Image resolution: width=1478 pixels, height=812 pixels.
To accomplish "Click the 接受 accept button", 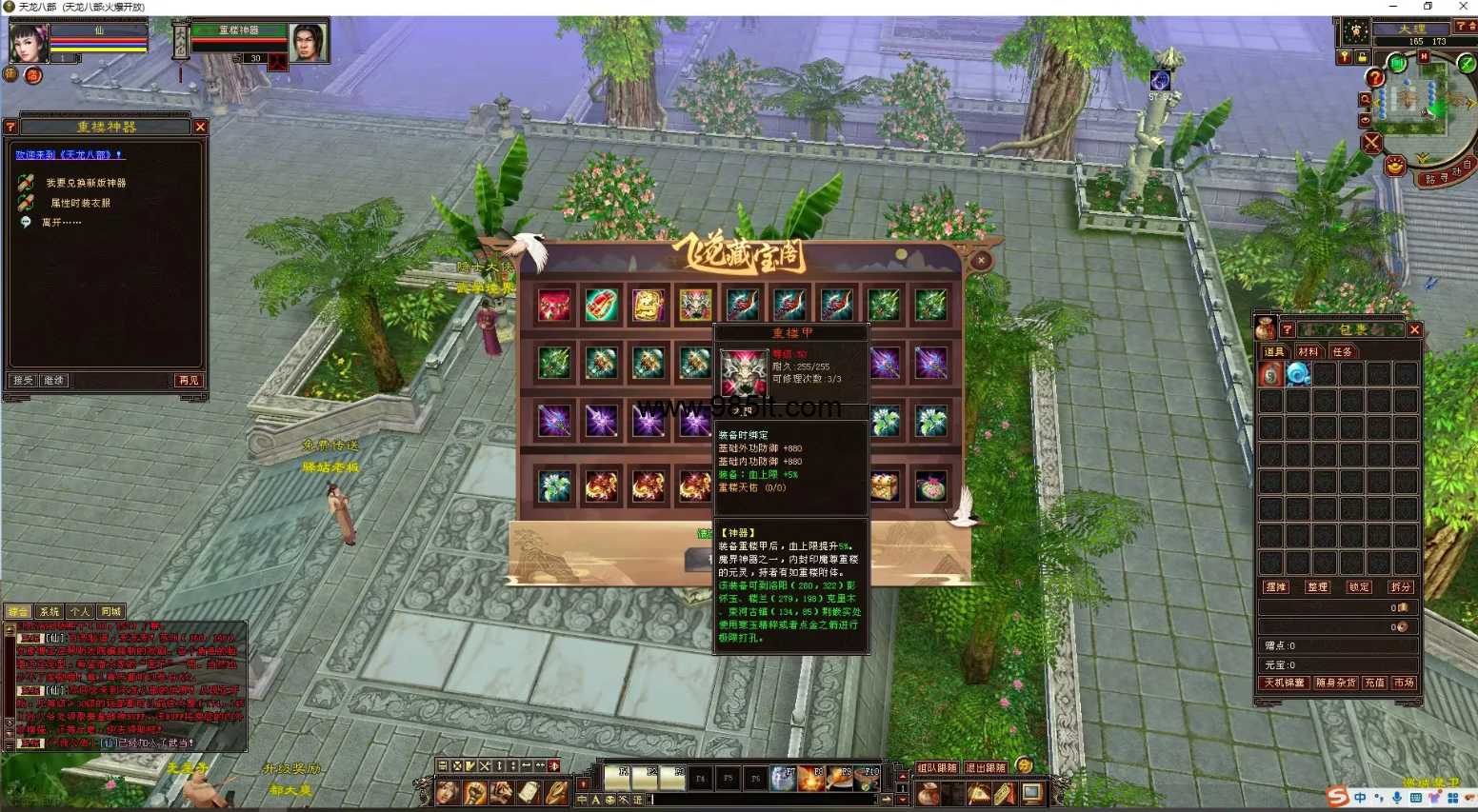I will (x=23, y=381).
